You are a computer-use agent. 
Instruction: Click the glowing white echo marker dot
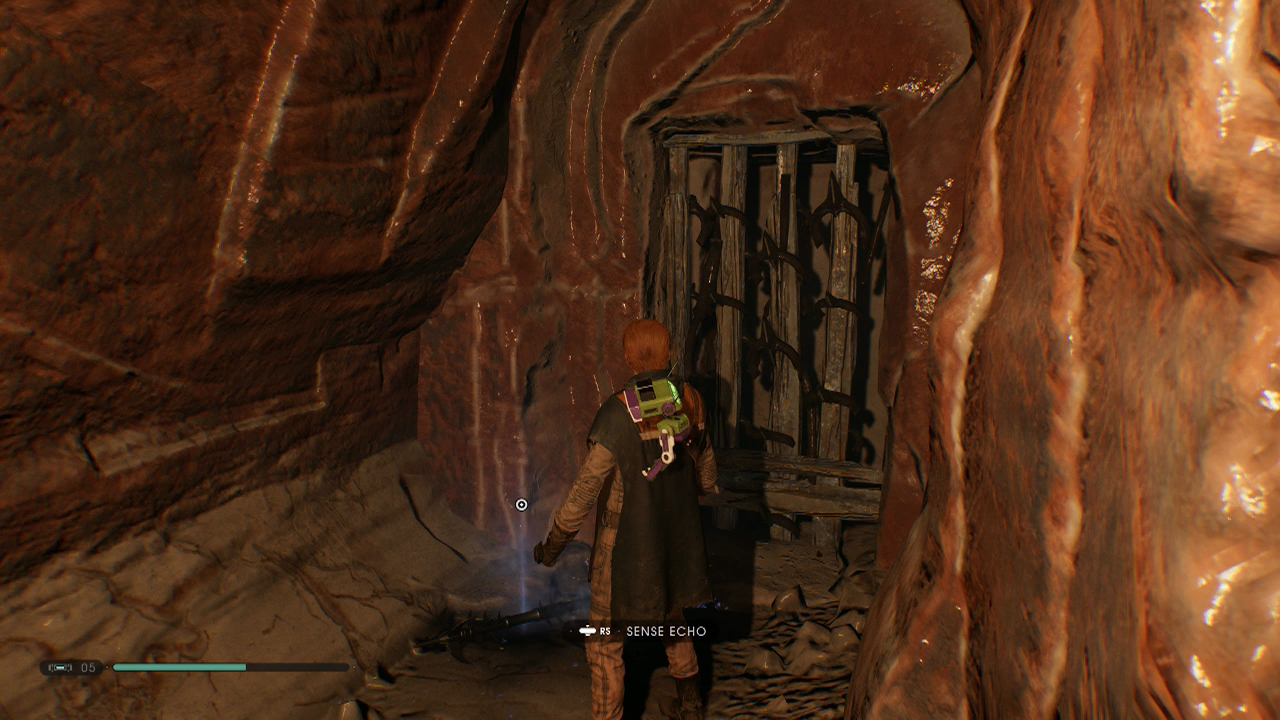pos(520,506)
